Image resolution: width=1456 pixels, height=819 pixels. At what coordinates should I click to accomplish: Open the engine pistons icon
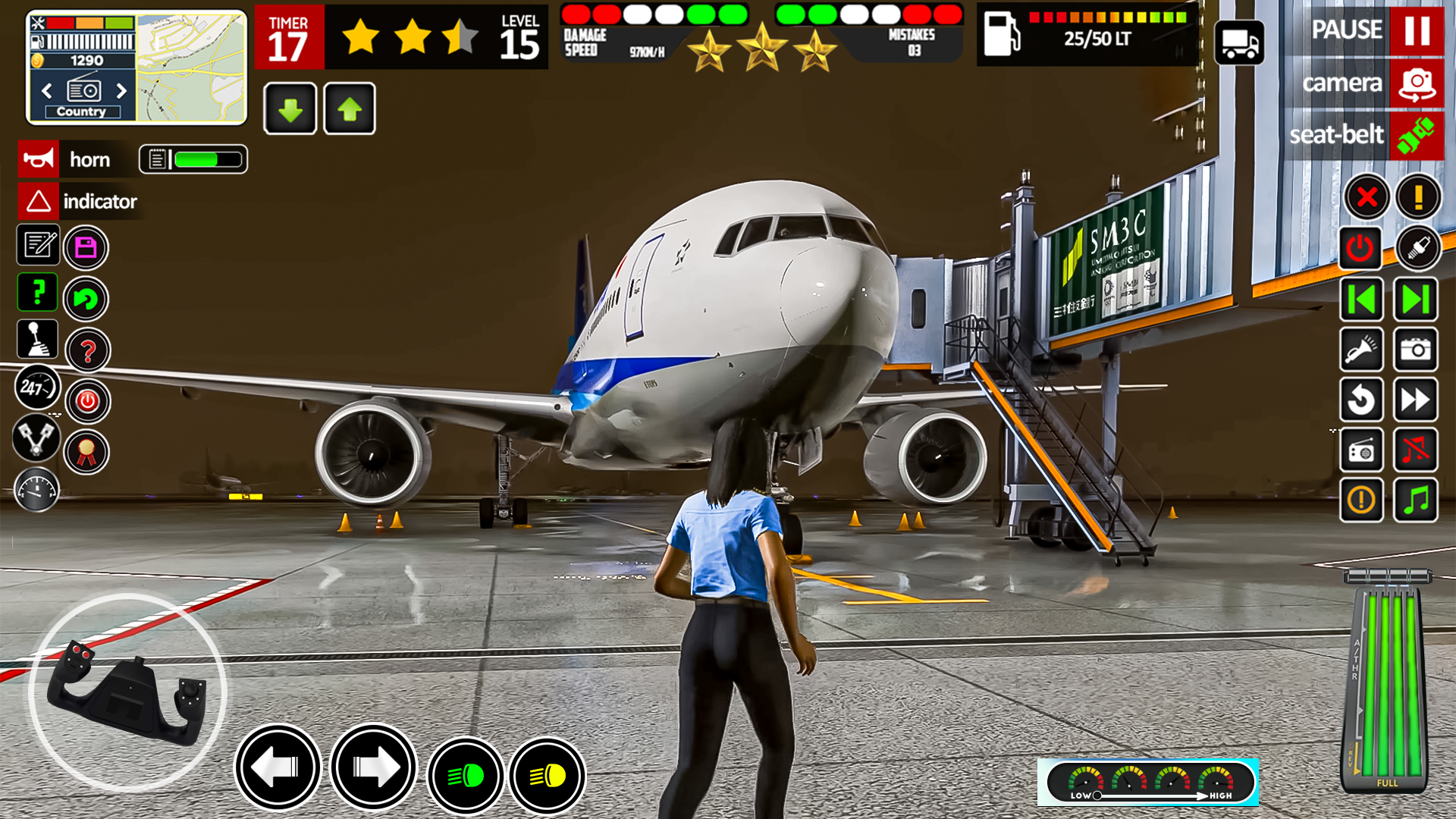36,440
